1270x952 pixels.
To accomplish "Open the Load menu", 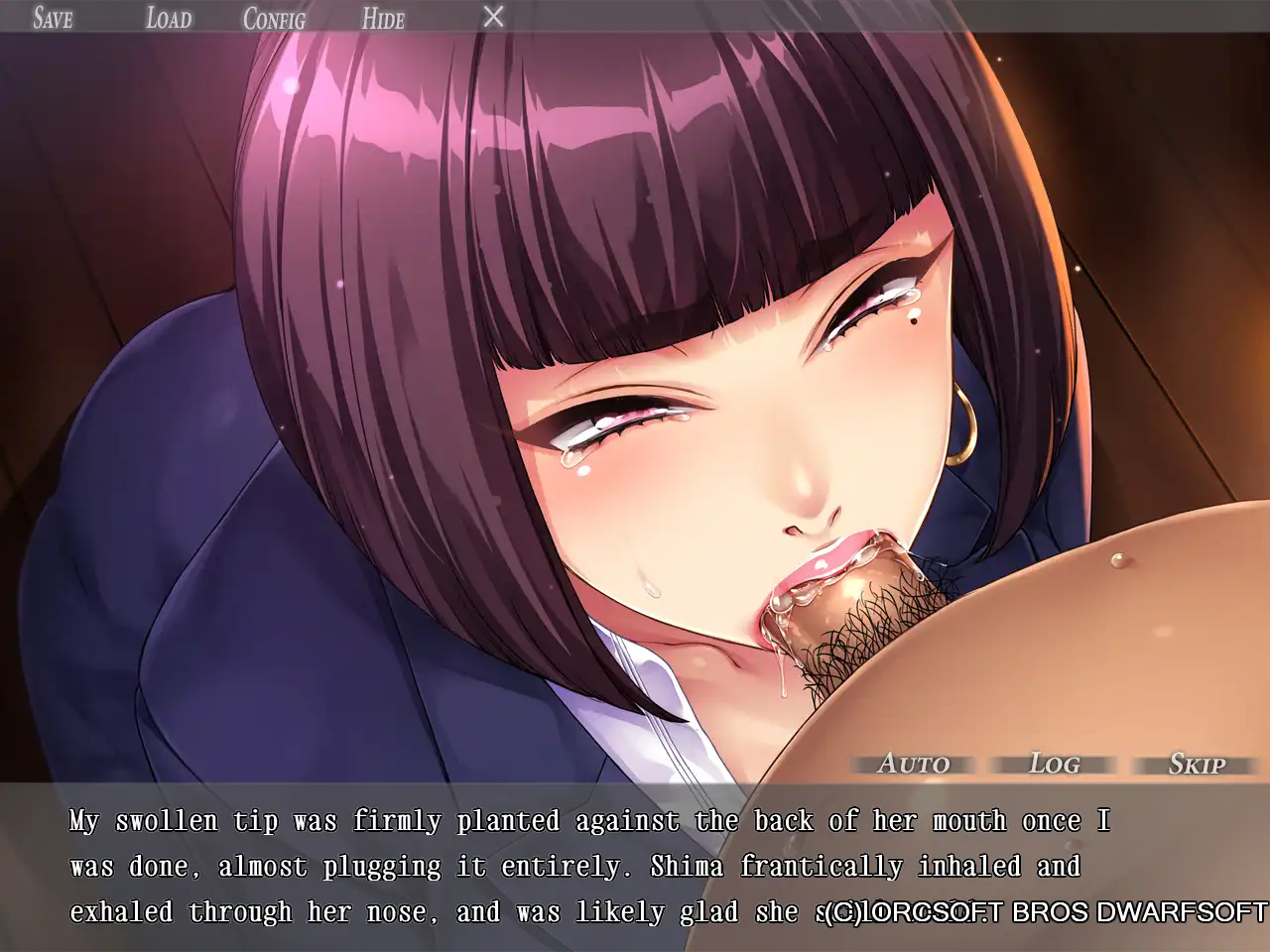I will [x=169, y=18].
